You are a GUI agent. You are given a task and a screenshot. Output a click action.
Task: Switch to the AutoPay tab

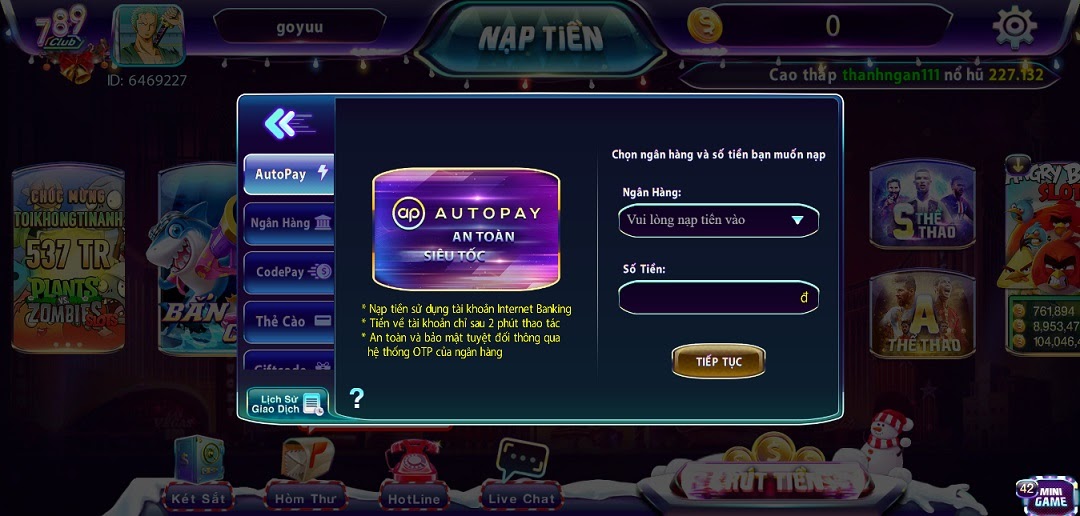click(x=289, y=174)
